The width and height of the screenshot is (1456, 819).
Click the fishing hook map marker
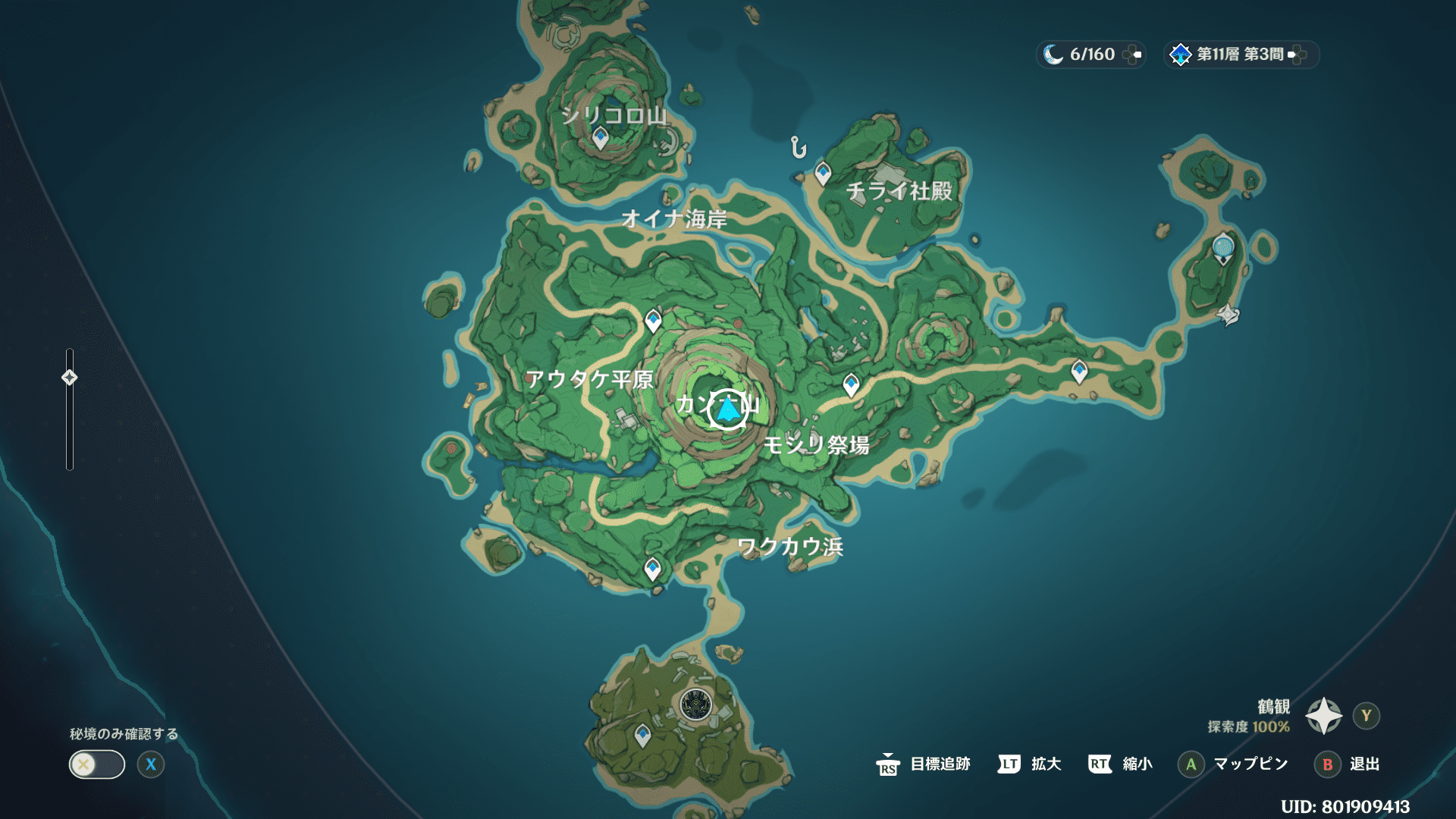pyautogui.click(x=798, y=147)
